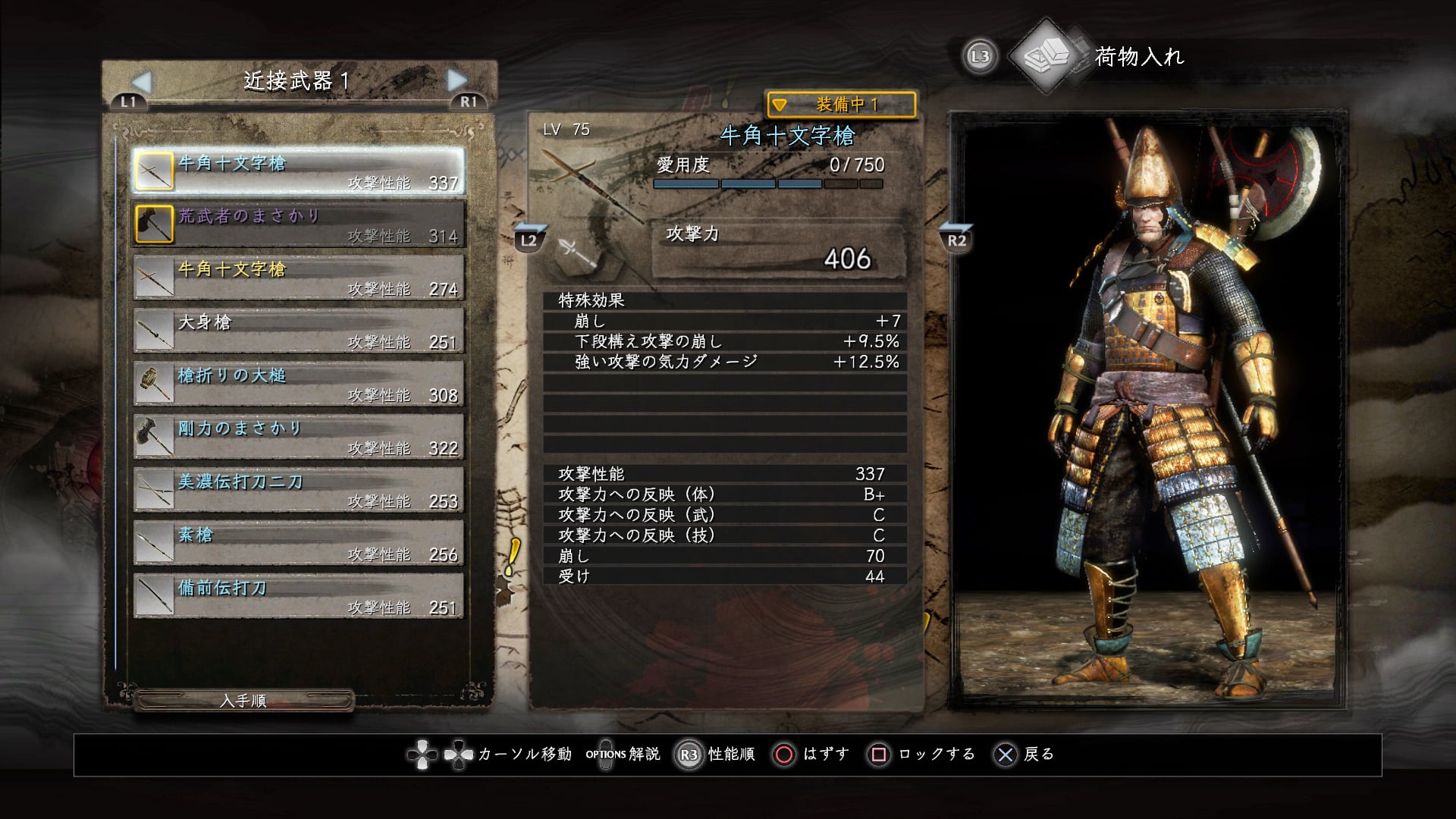Select 美濃伝打刀二刀 dual swords

299,489
